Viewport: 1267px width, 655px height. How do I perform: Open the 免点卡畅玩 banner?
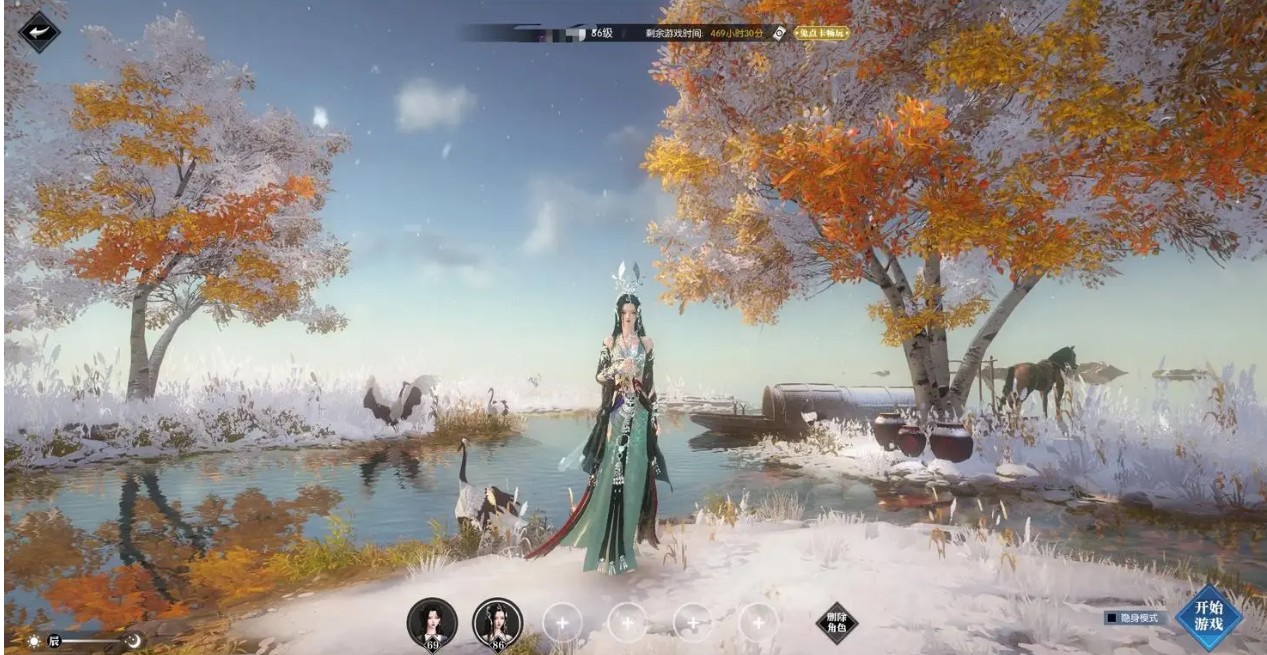coord(821,33)
